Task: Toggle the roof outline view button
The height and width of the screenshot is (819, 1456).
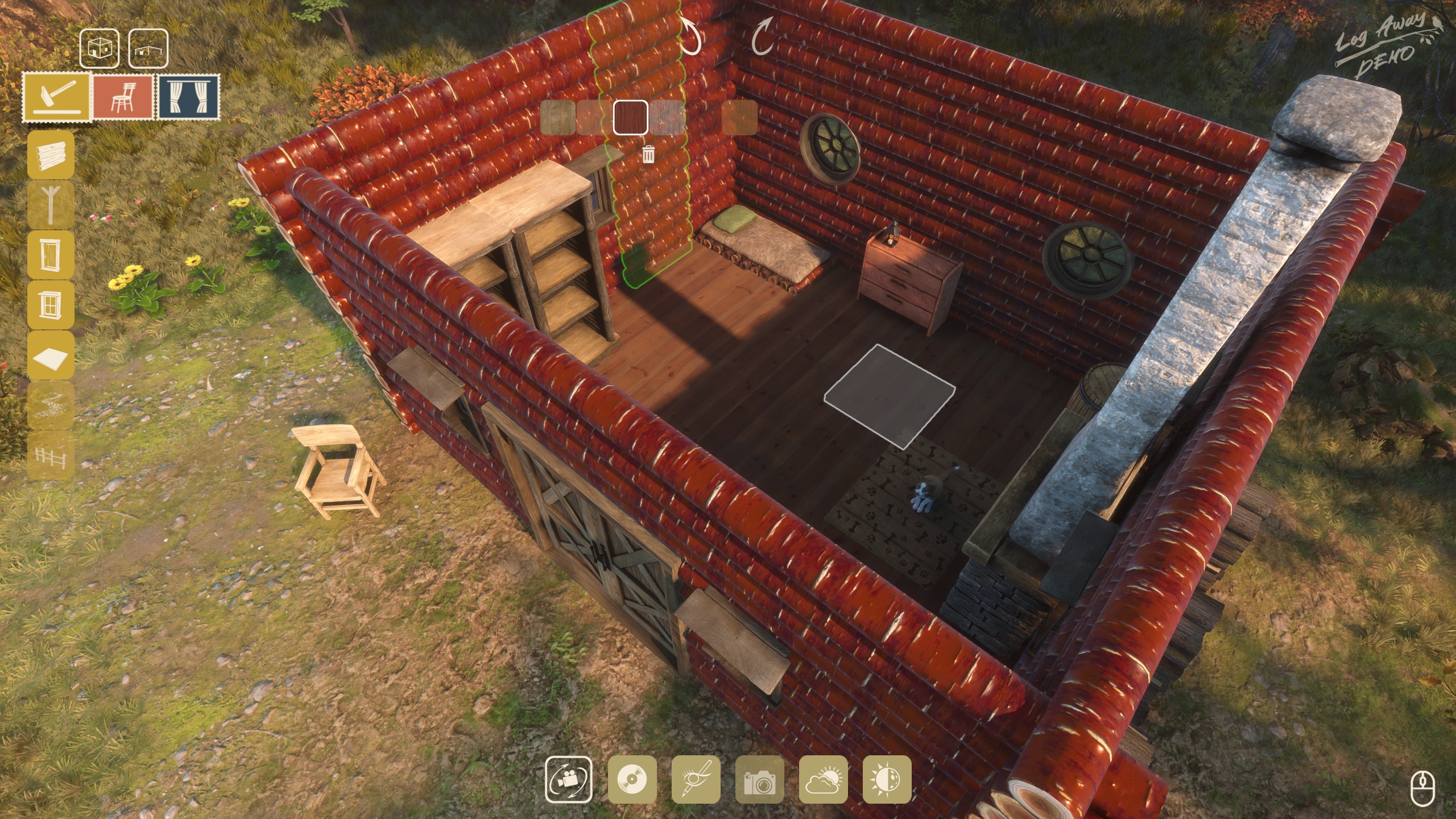Action: tap(148, 48)
